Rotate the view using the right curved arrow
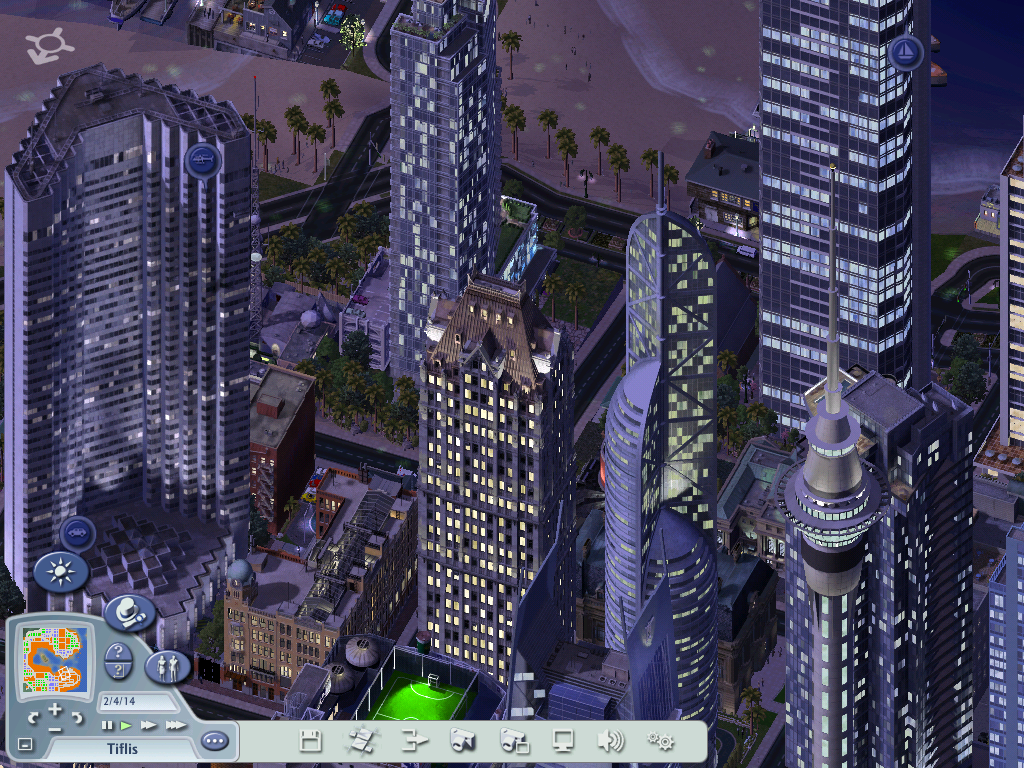This screenshot has height=768, width=1024. coord(79,718)
